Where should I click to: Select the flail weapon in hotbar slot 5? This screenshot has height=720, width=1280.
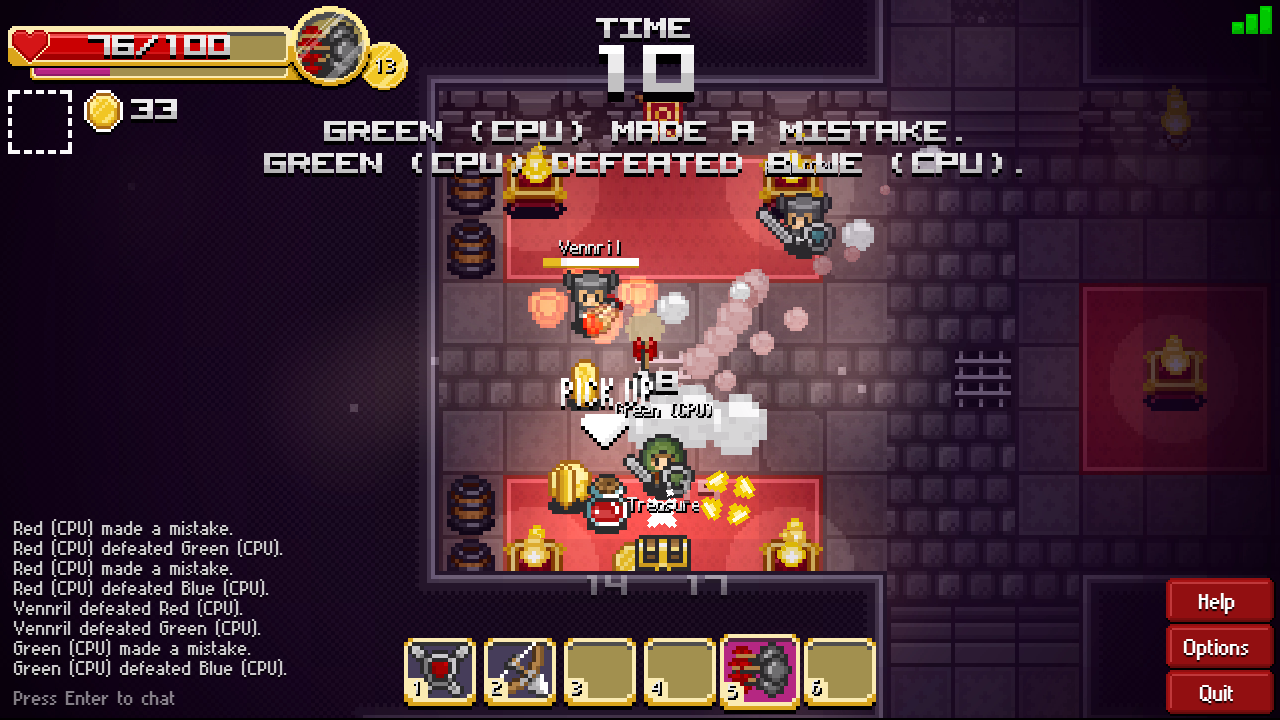(759, 671)
